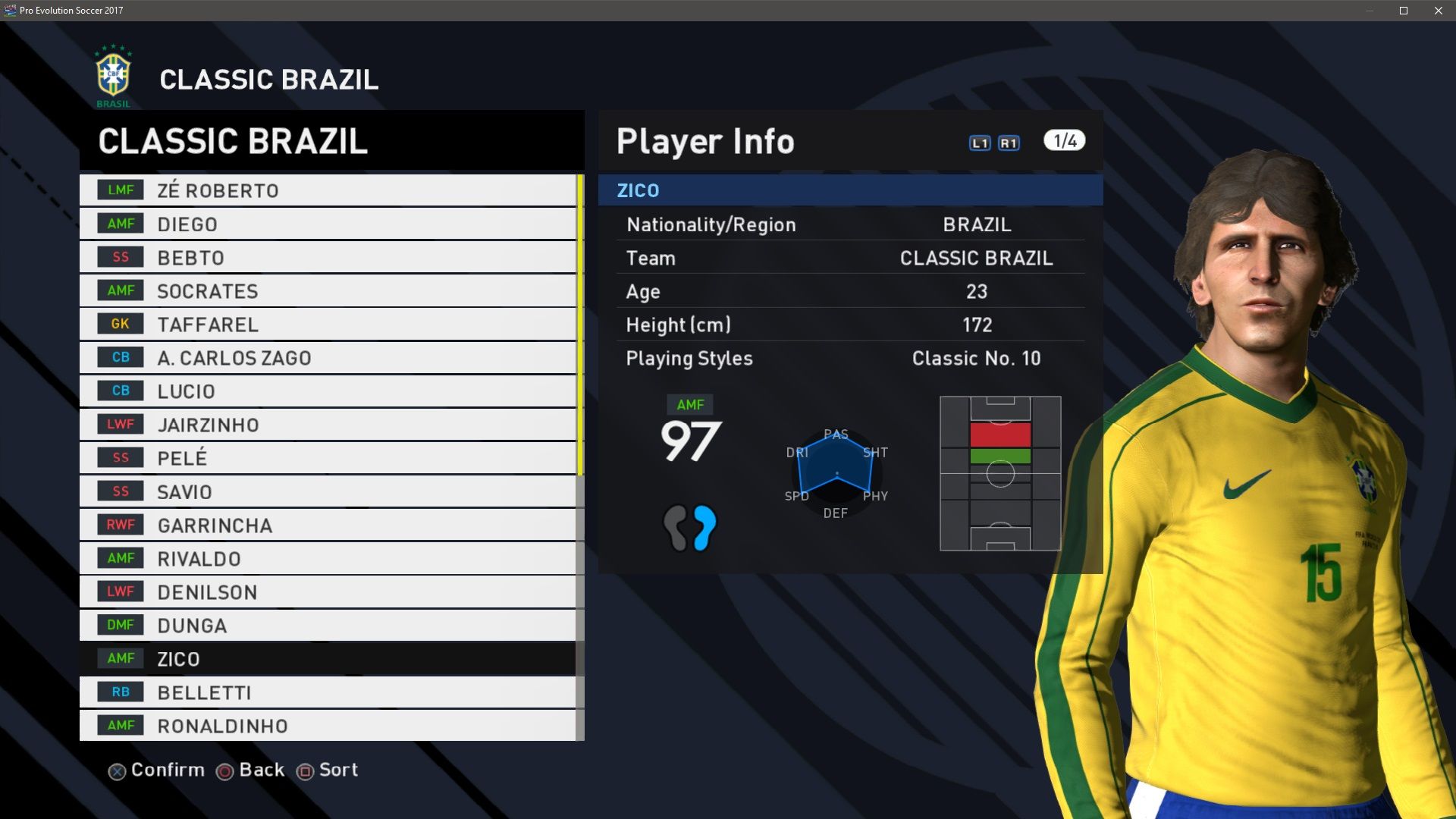Select the Bebto row
Image resolution: width=1456 pixels, height=819 pixels.
pos(328,257)
